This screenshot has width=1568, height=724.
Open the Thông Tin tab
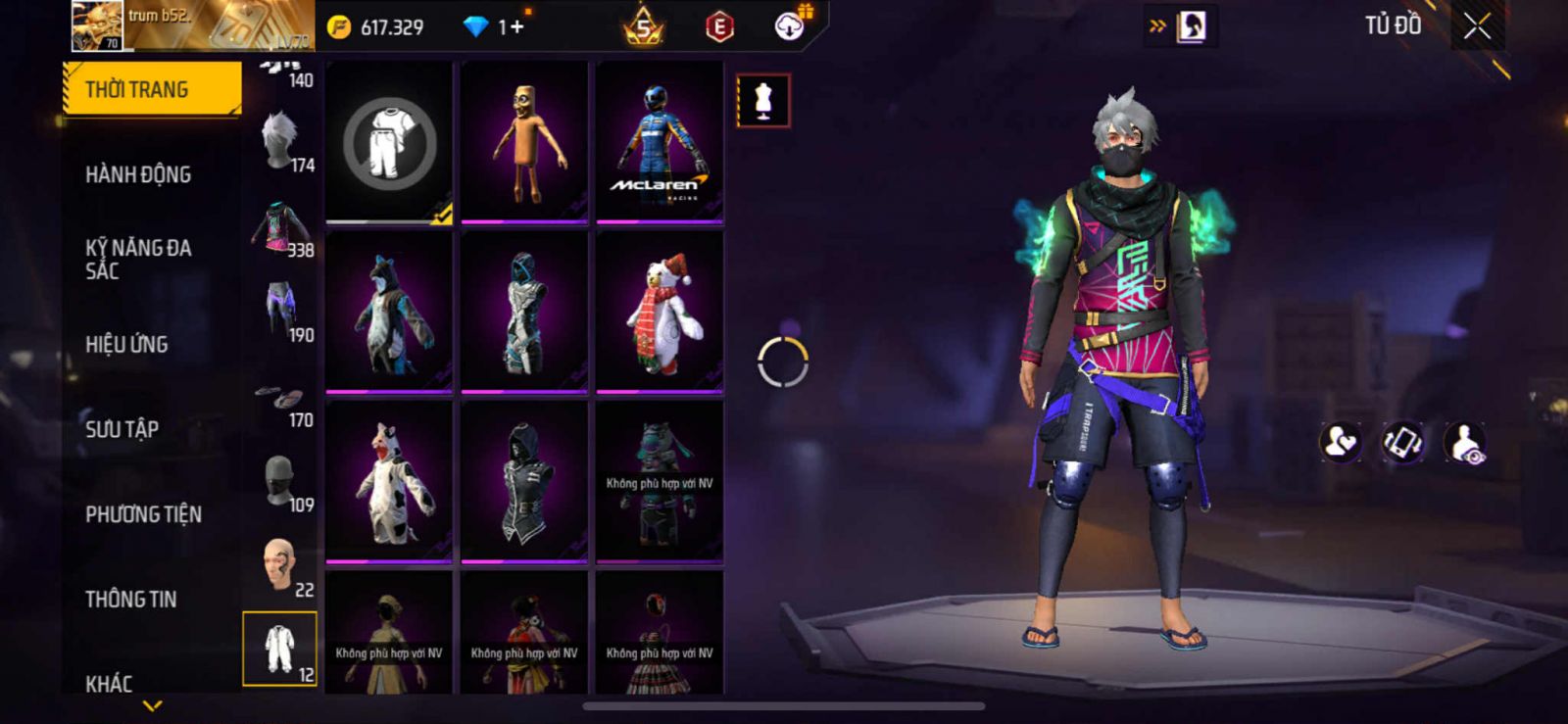(x=130, y=599)
